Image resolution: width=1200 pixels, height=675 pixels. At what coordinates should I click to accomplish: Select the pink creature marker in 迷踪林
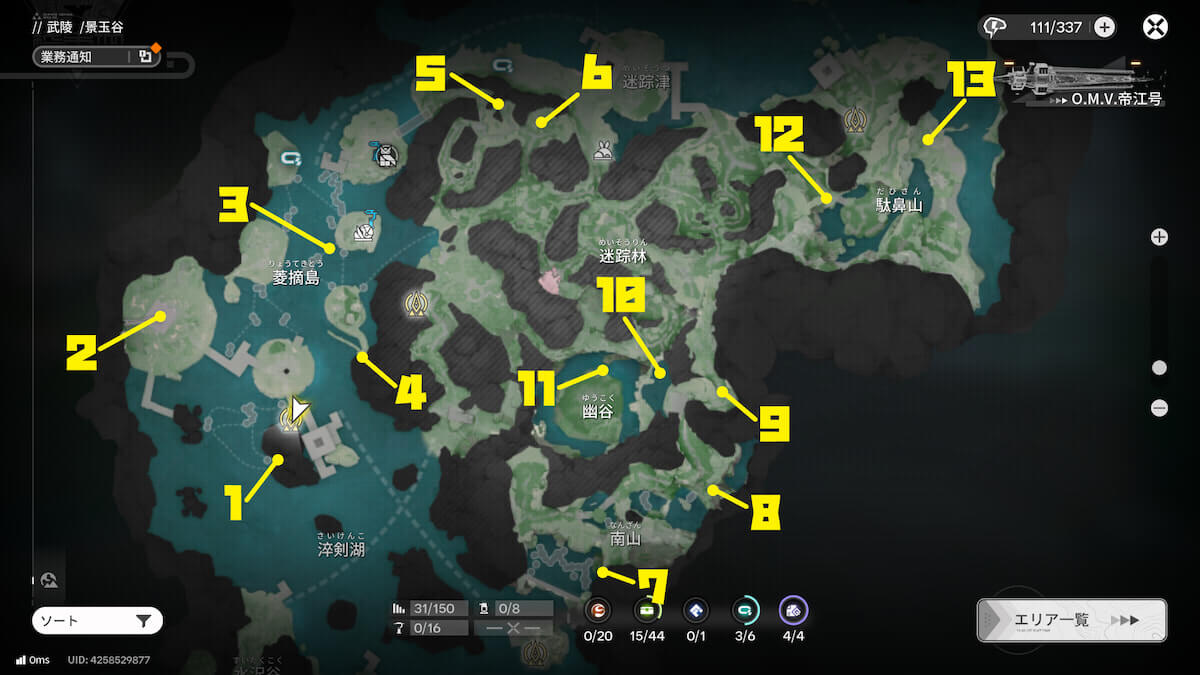point(551,282)
